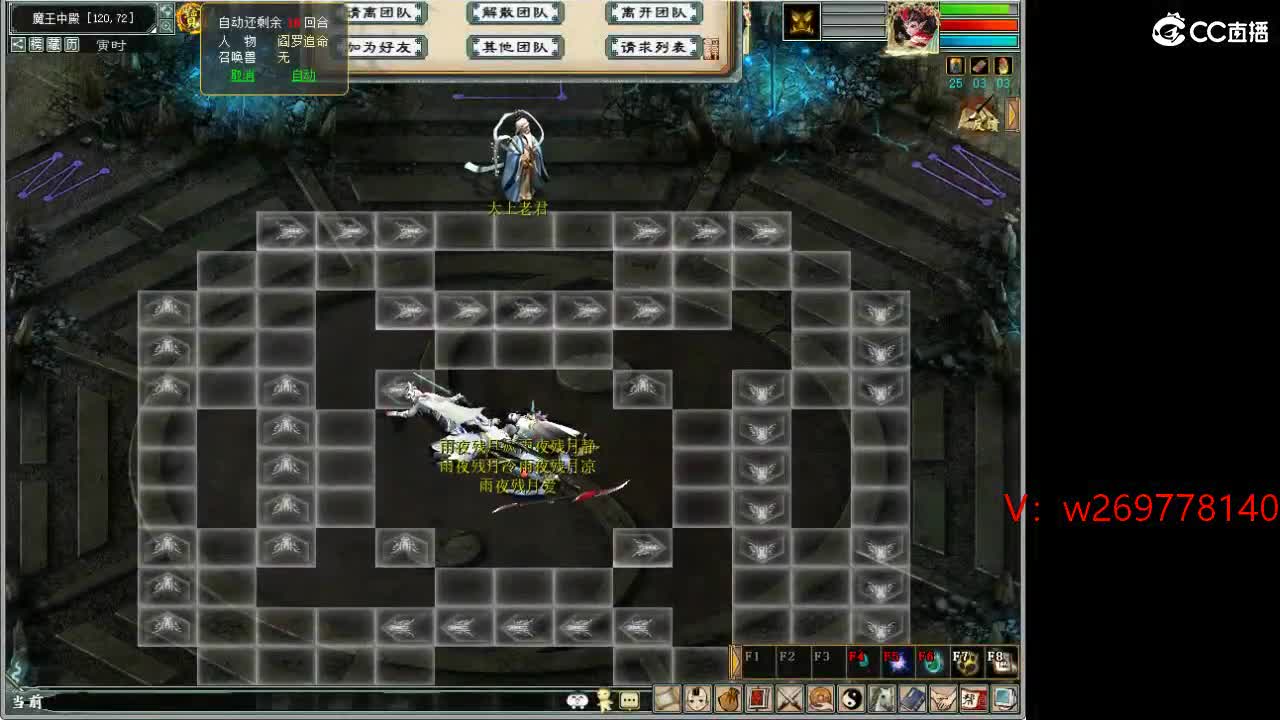1280x720 pixels.
Task: Collapse the F-key hotkey bar with yellow arrow
Action: (736, 660)
